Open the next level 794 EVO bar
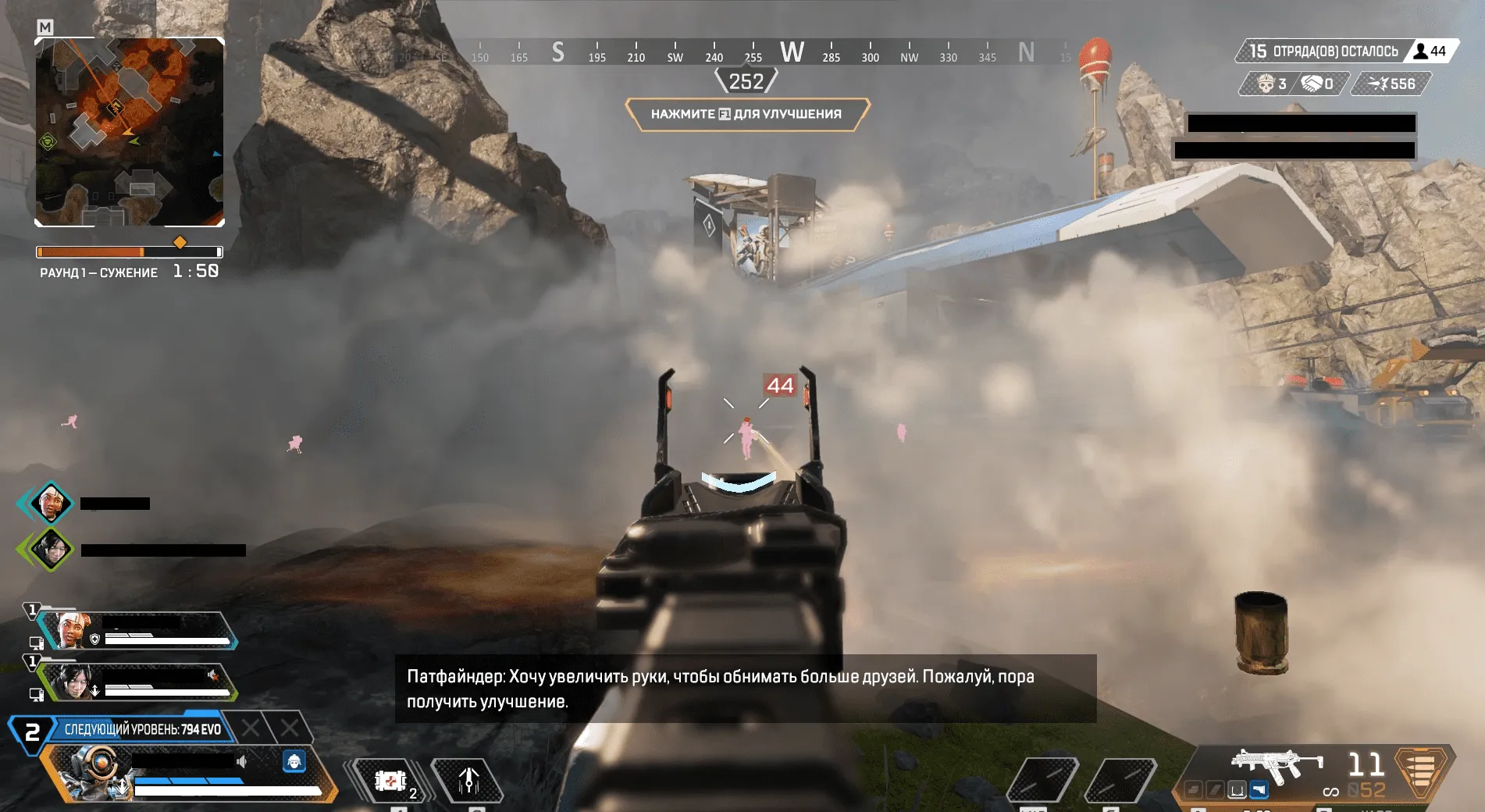The height and width of the screenshot is (812, 1485). 142,729
